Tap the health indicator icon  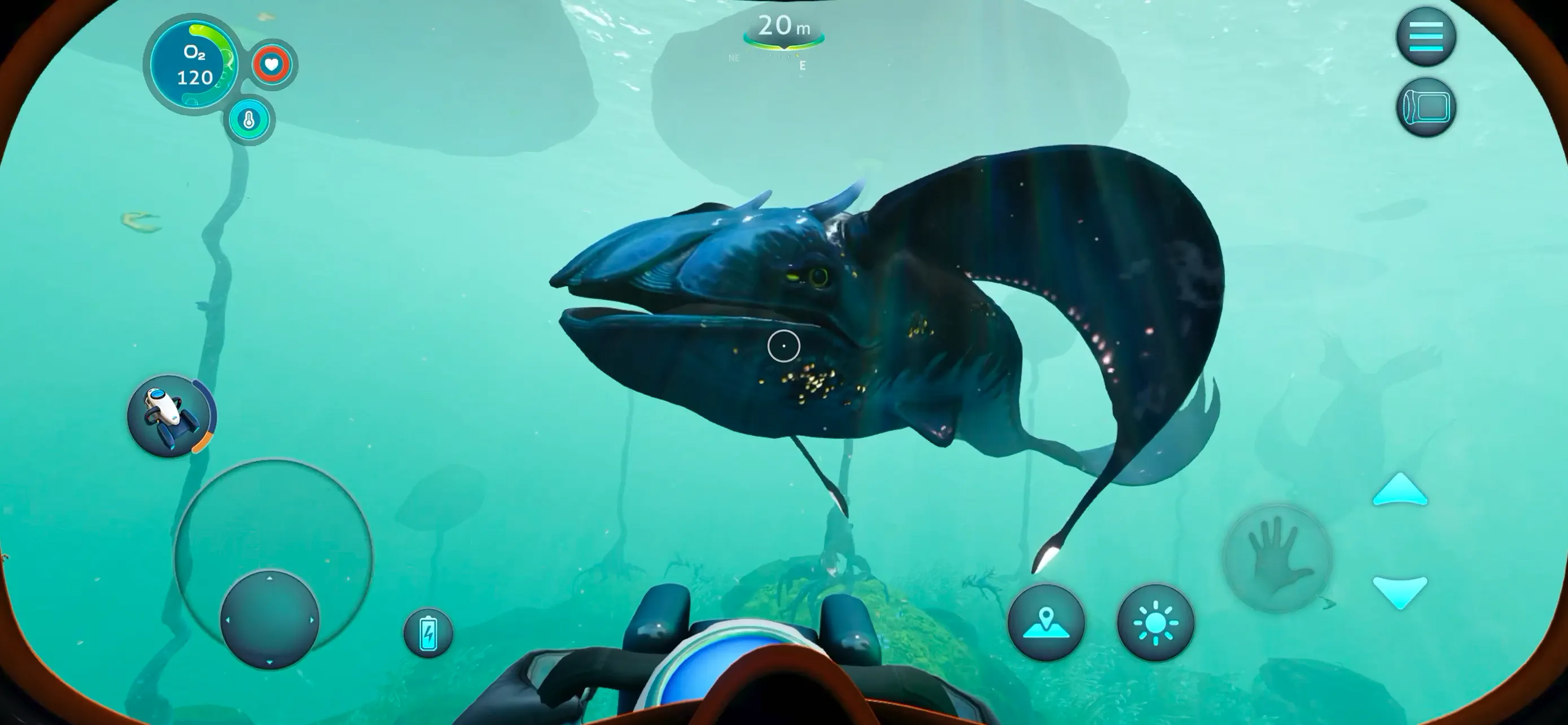click(272, 64)
